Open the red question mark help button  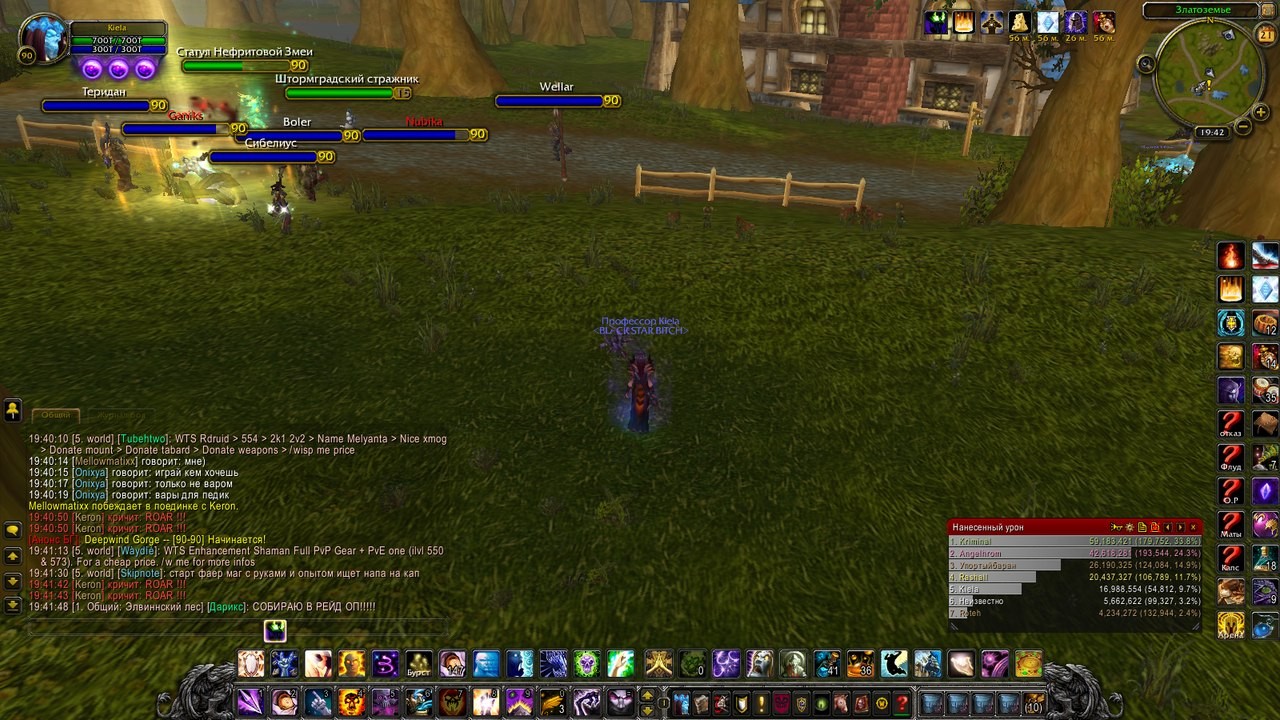[902, 703]
